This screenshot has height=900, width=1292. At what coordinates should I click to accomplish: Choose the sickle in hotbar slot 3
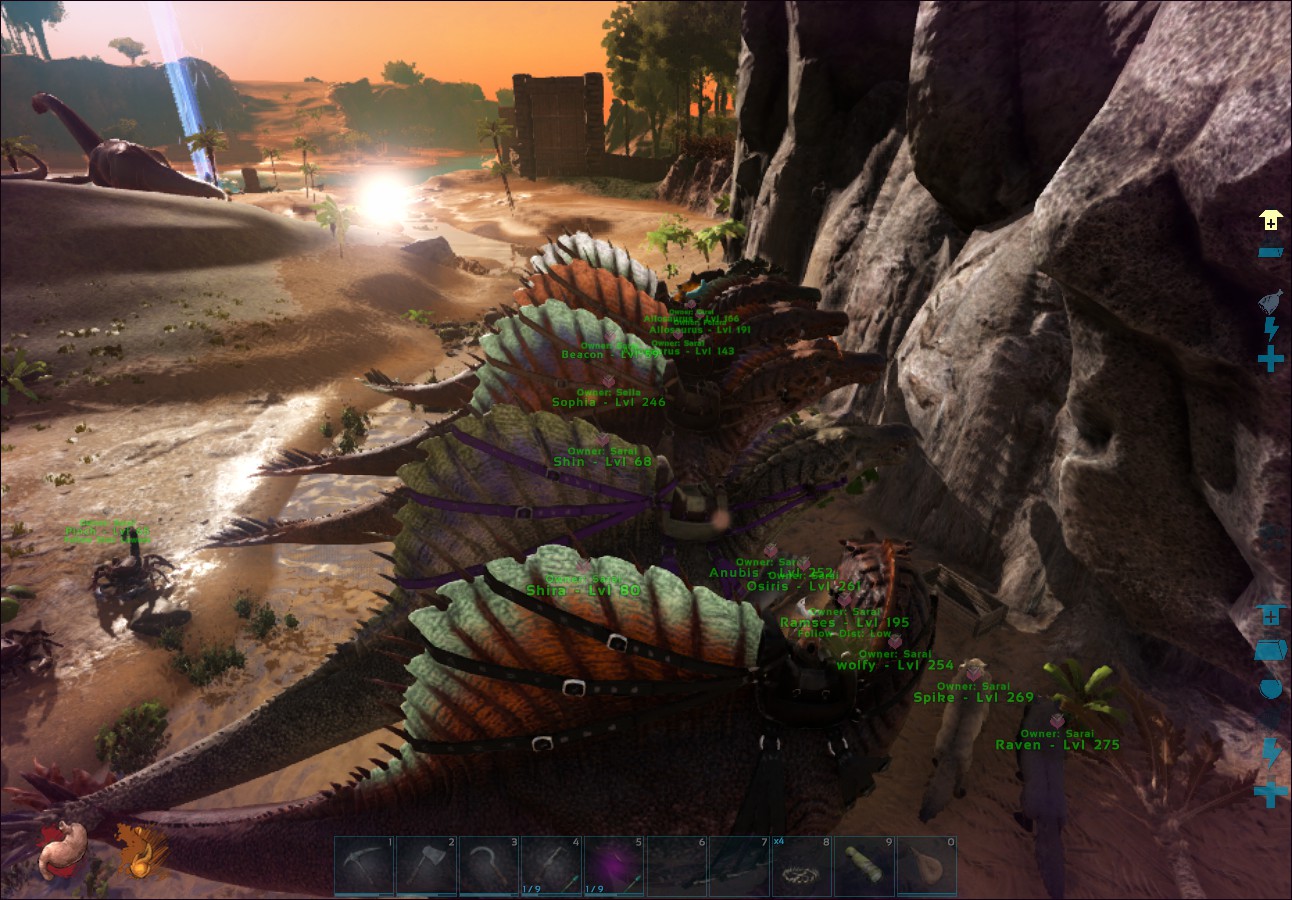[489, 866]
